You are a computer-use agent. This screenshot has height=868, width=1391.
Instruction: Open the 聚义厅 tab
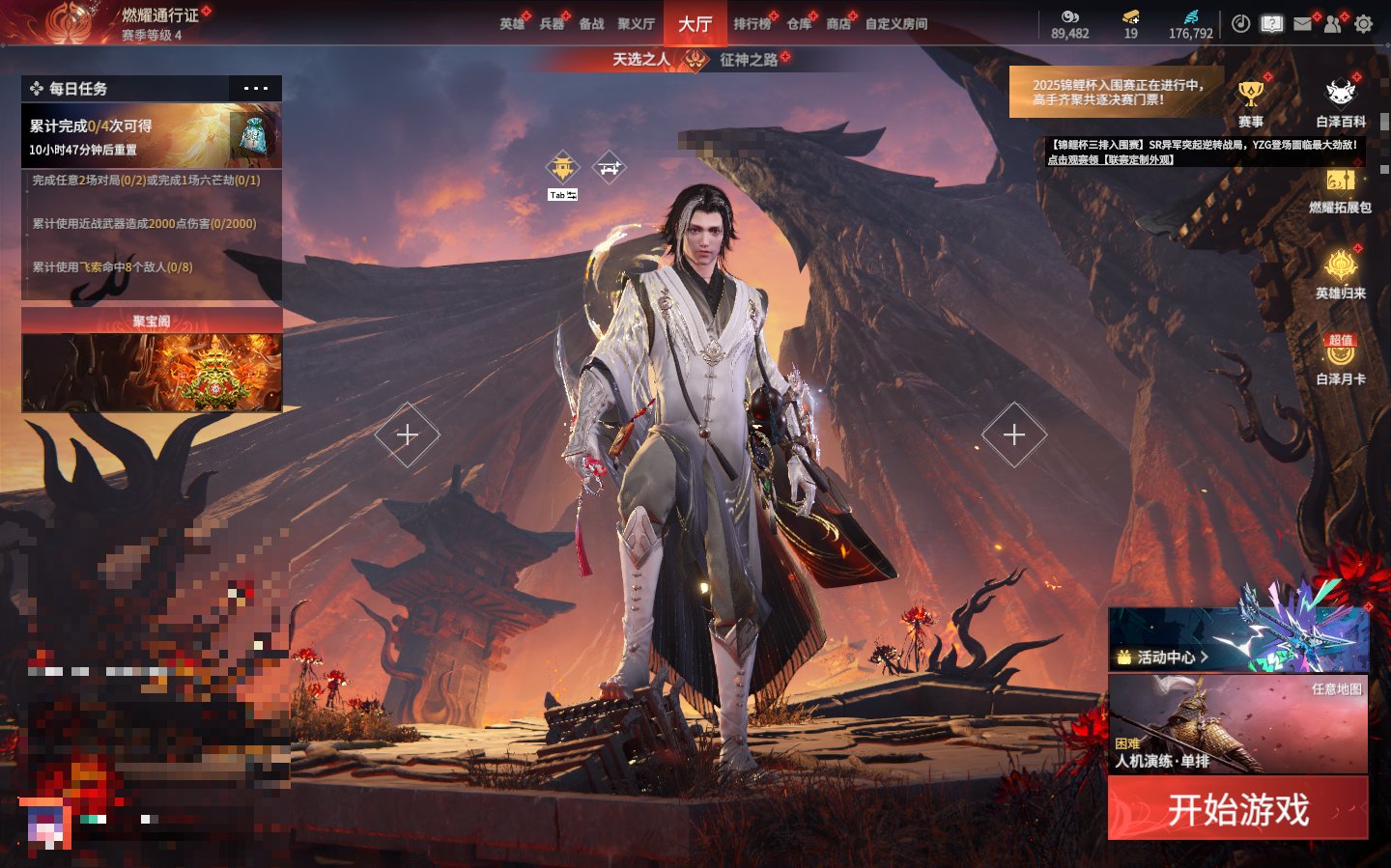(x=636, y=24)
